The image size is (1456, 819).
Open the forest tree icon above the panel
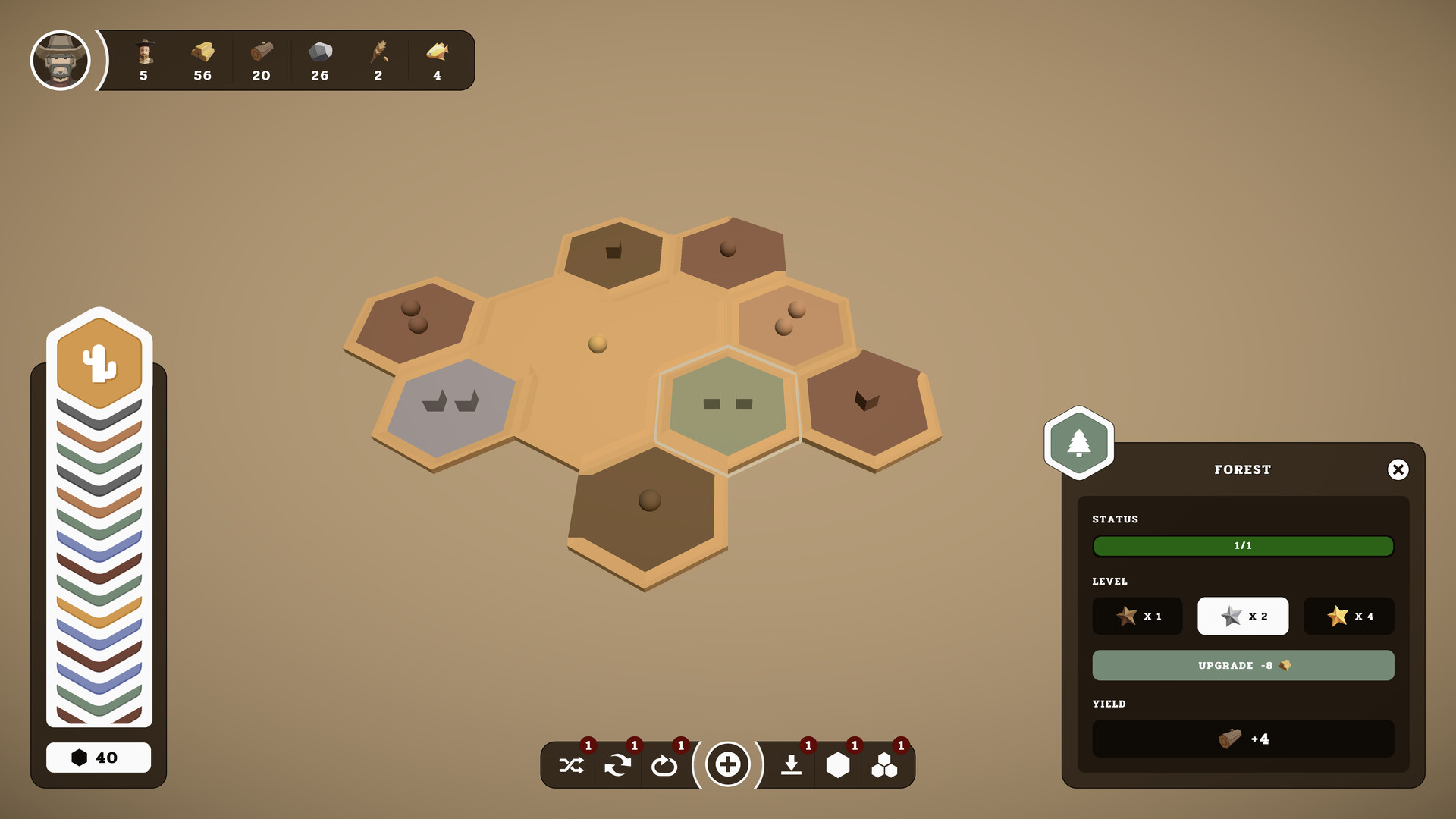[x=1079, y=441]
